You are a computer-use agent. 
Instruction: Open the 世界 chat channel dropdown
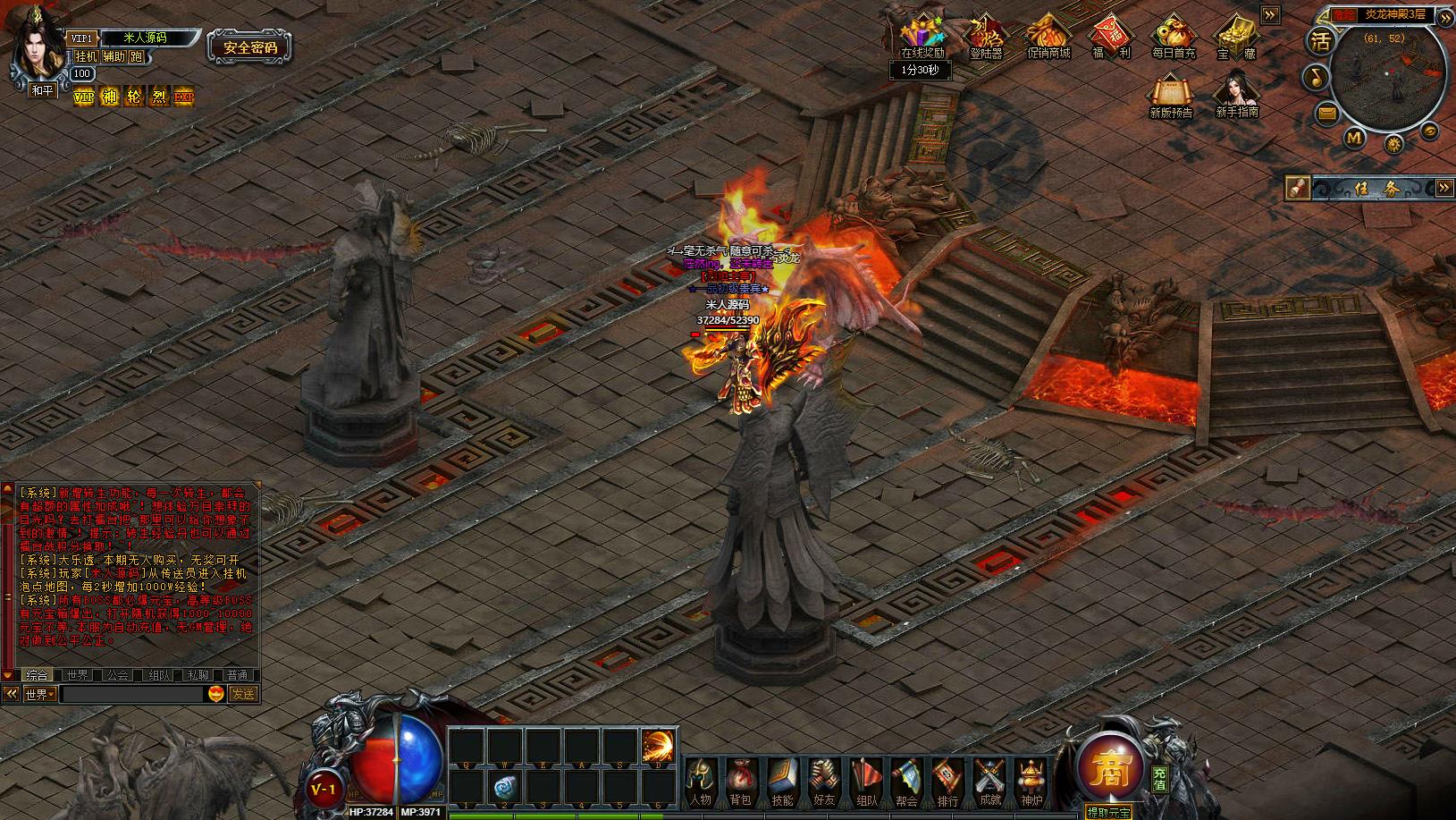coord(40,694)
